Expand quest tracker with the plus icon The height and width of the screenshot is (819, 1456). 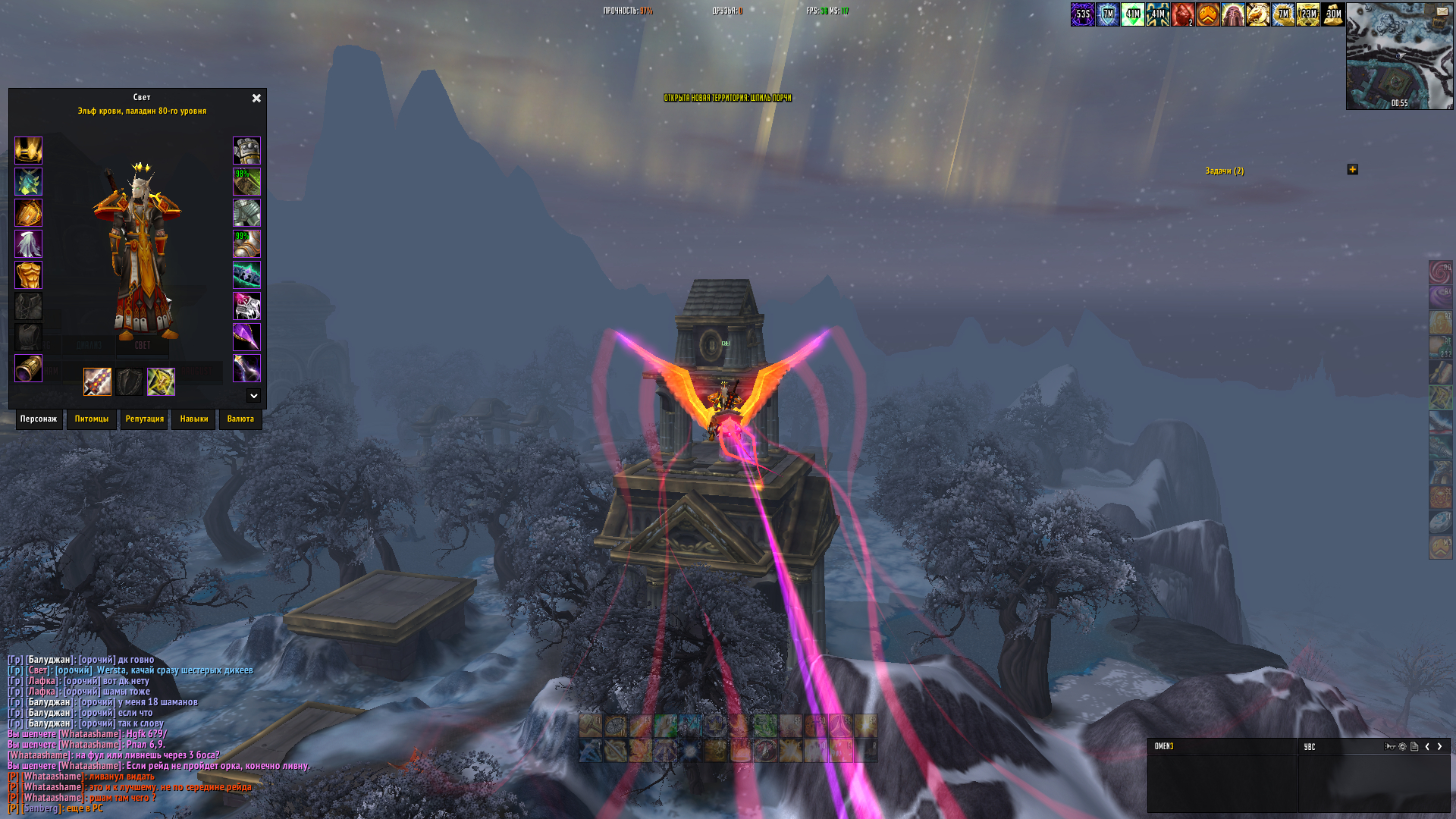coord(1353,170)
